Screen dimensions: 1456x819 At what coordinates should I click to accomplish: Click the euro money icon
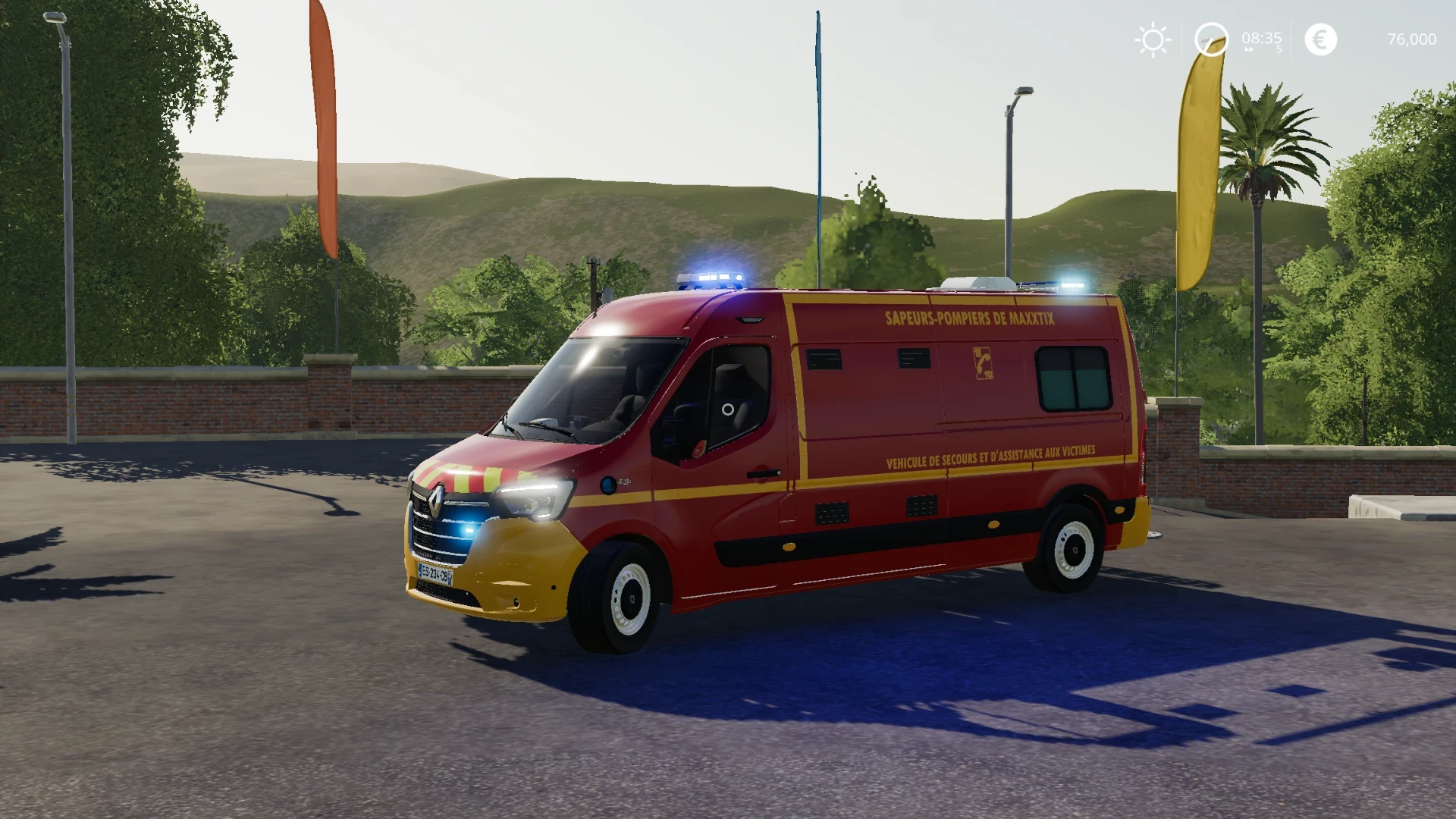point(1320,39)
